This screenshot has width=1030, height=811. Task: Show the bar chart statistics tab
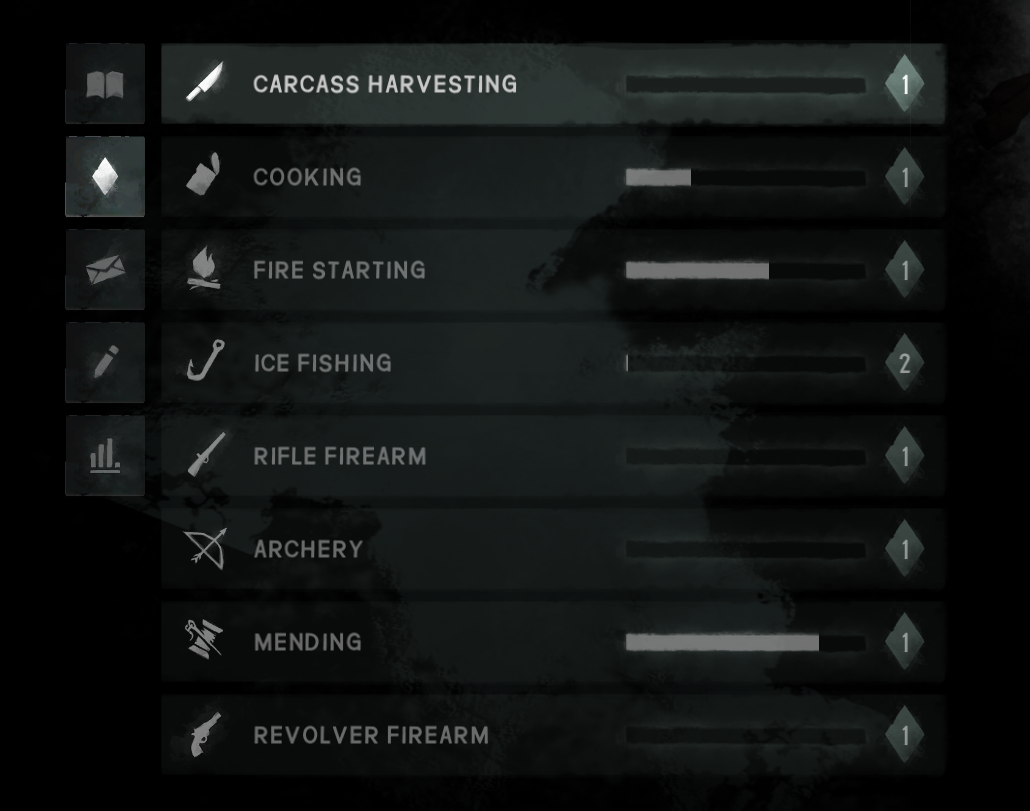pyautogui.click(x=105, y=456)
